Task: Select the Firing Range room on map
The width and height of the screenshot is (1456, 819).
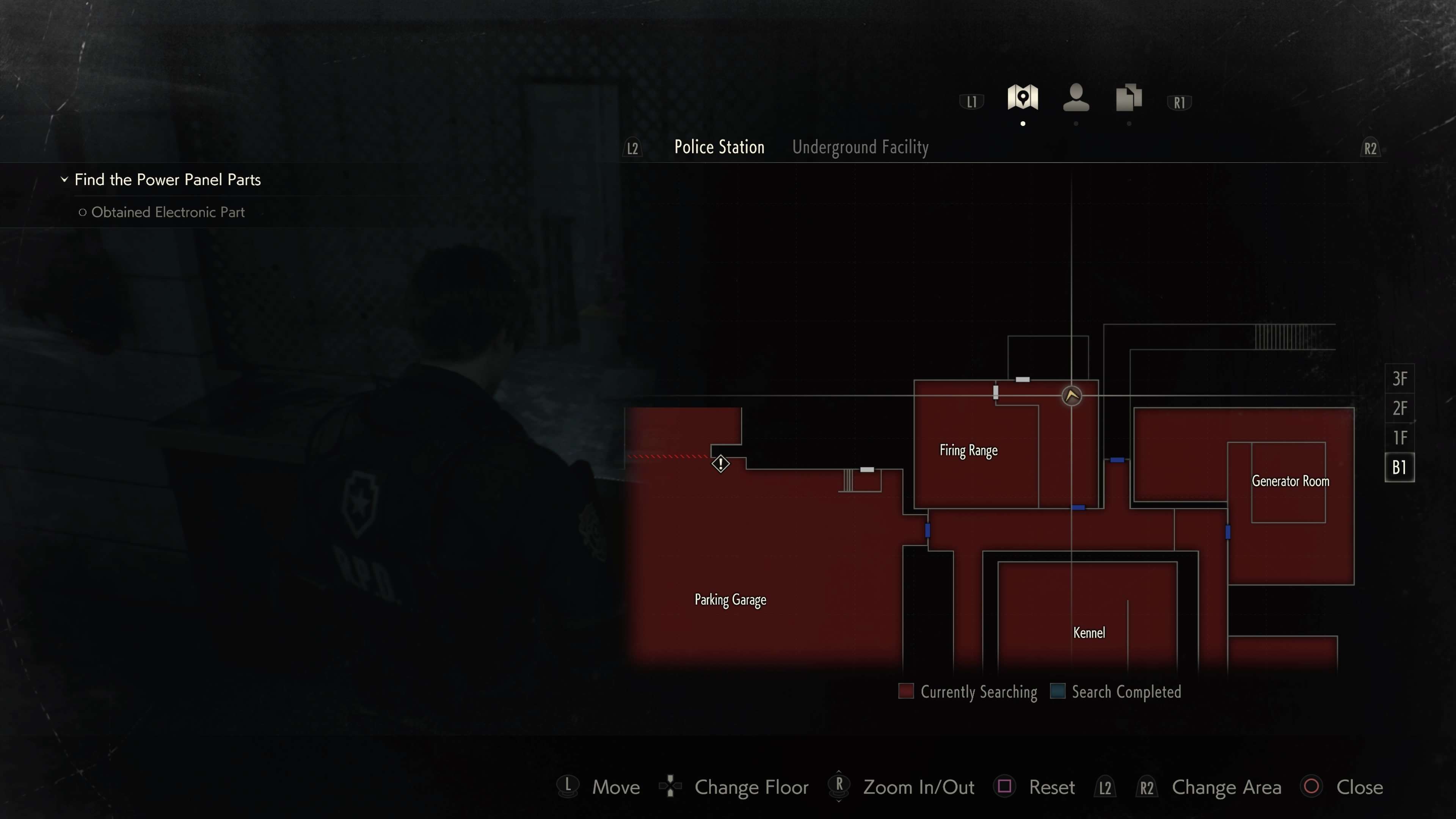Action: click(968, 450)
